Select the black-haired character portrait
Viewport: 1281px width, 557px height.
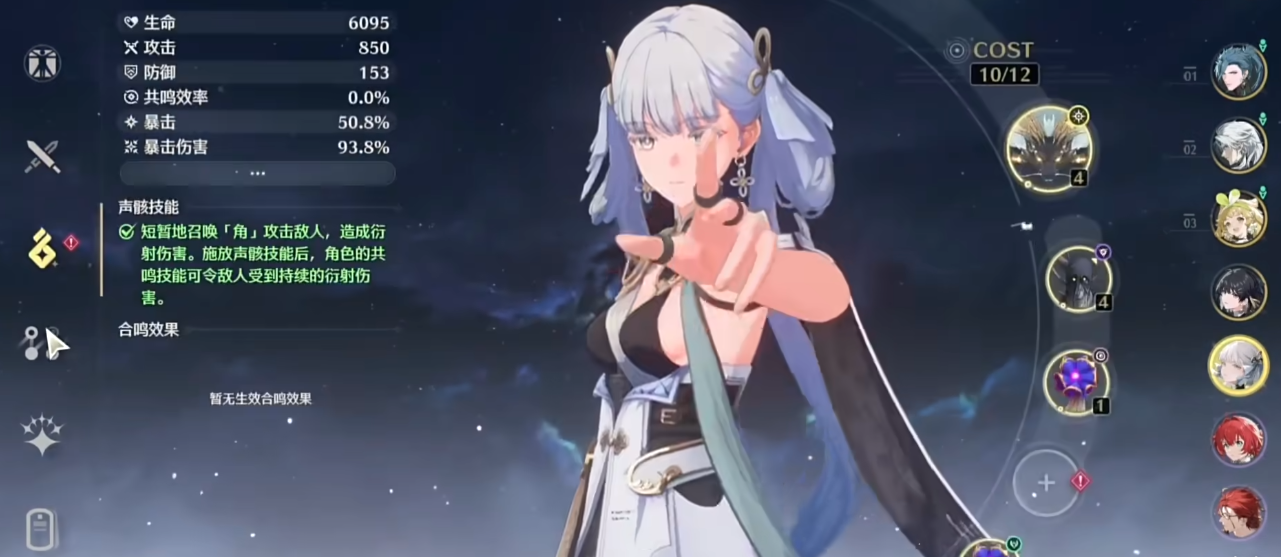coord(1239,292)
